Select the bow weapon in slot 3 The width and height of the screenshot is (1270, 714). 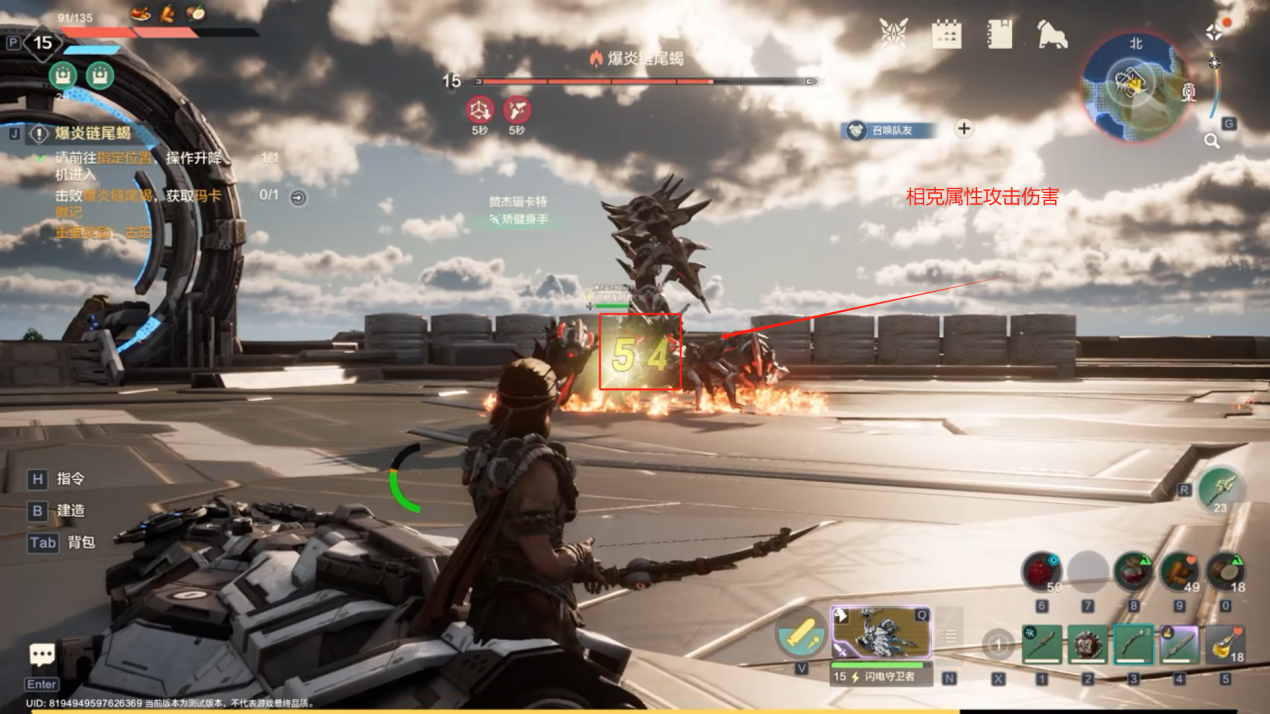[1134, 645]
